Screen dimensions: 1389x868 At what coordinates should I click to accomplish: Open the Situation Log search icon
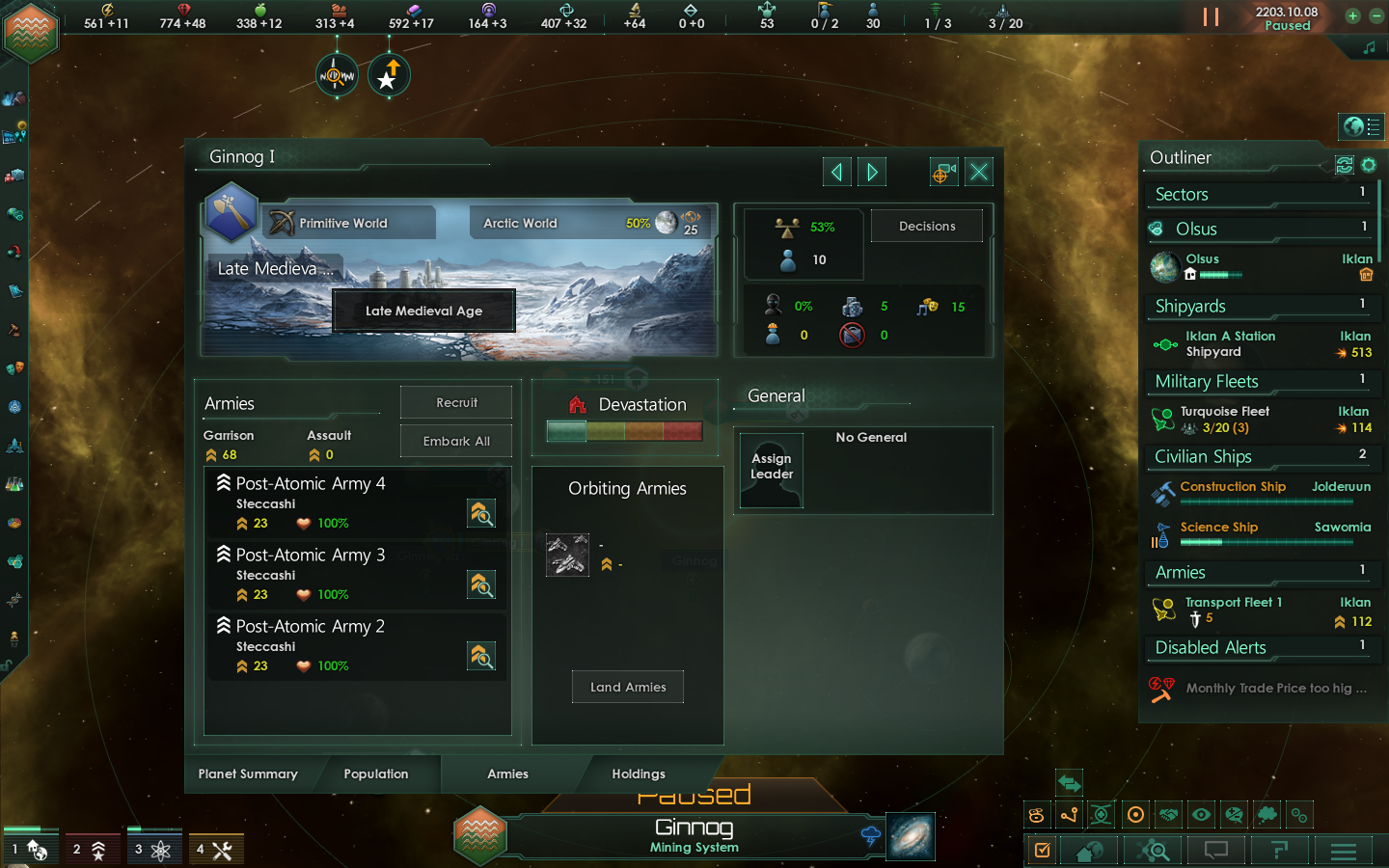[1154, 851]
